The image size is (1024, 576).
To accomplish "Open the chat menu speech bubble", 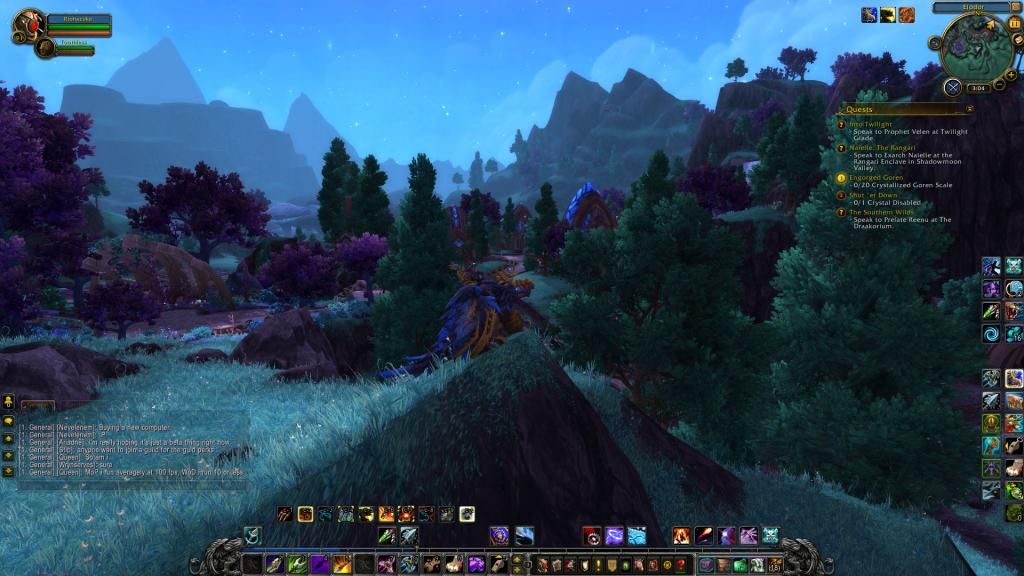I will point(8,420).
